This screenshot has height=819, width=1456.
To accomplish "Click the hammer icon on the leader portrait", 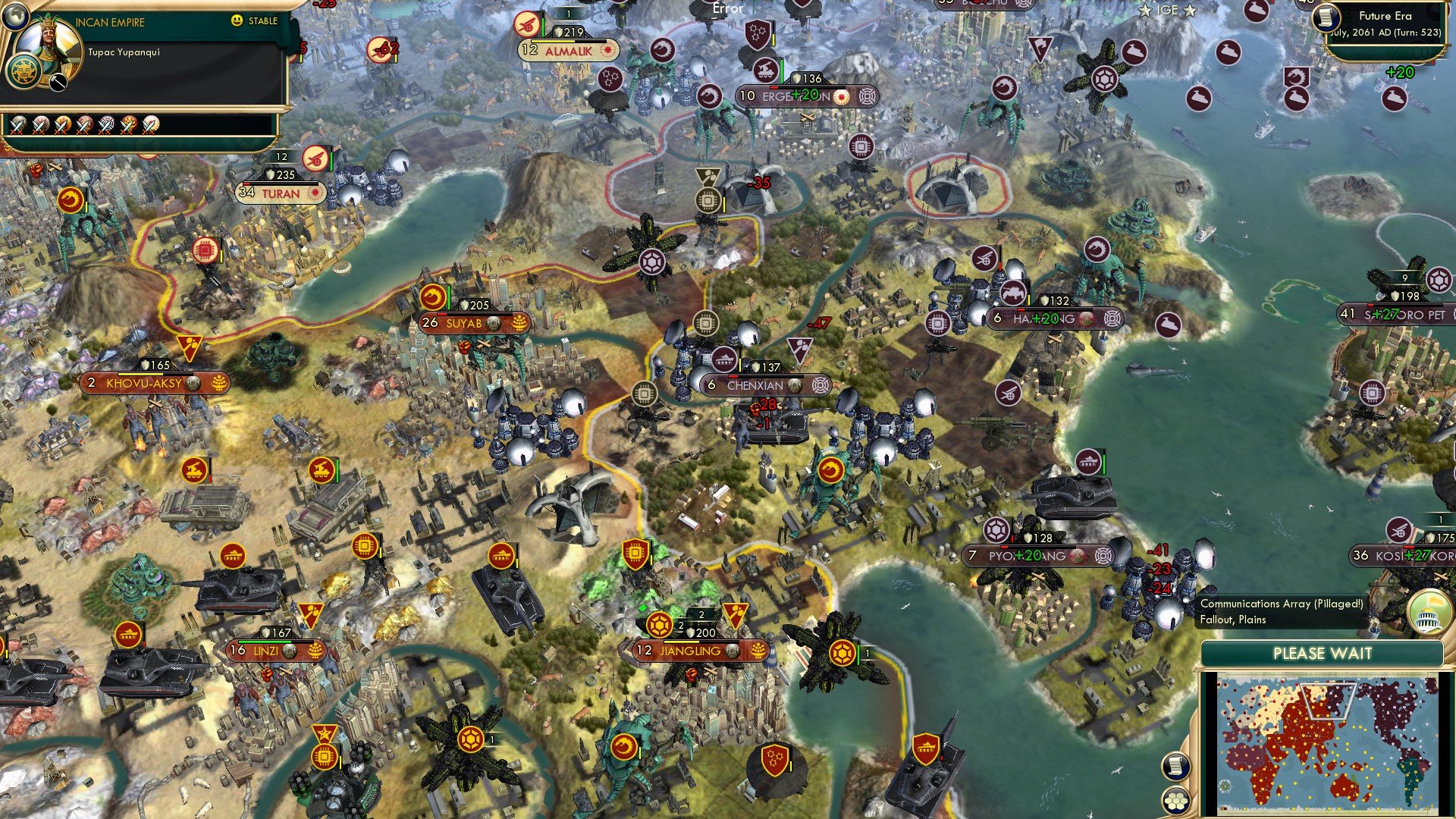I will pos(58,82).
